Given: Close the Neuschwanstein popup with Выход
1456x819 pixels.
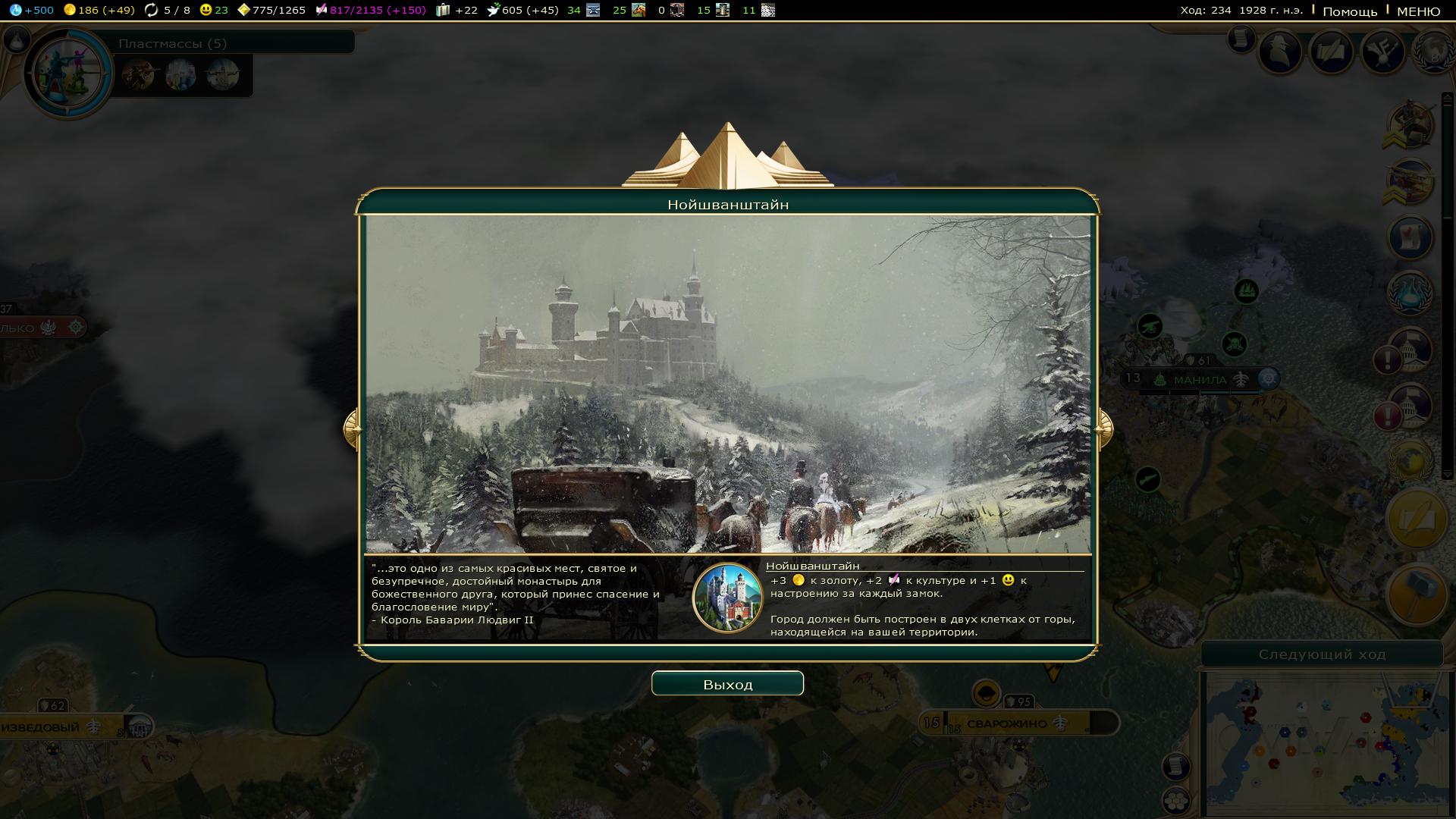Looking at the screenshot, I should coord(727,684).
